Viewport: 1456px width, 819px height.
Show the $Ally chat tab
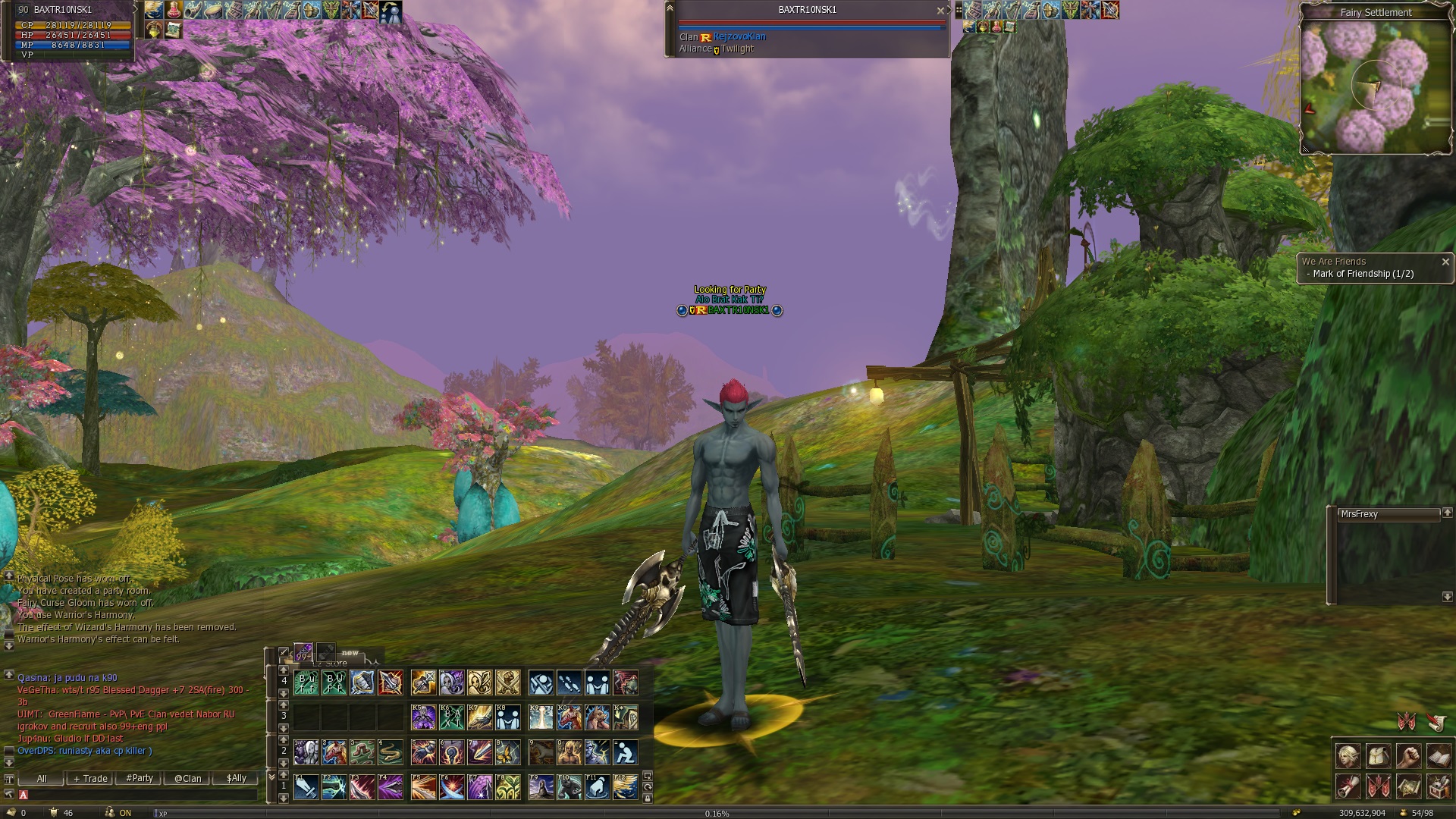click(x=236, y=778)
